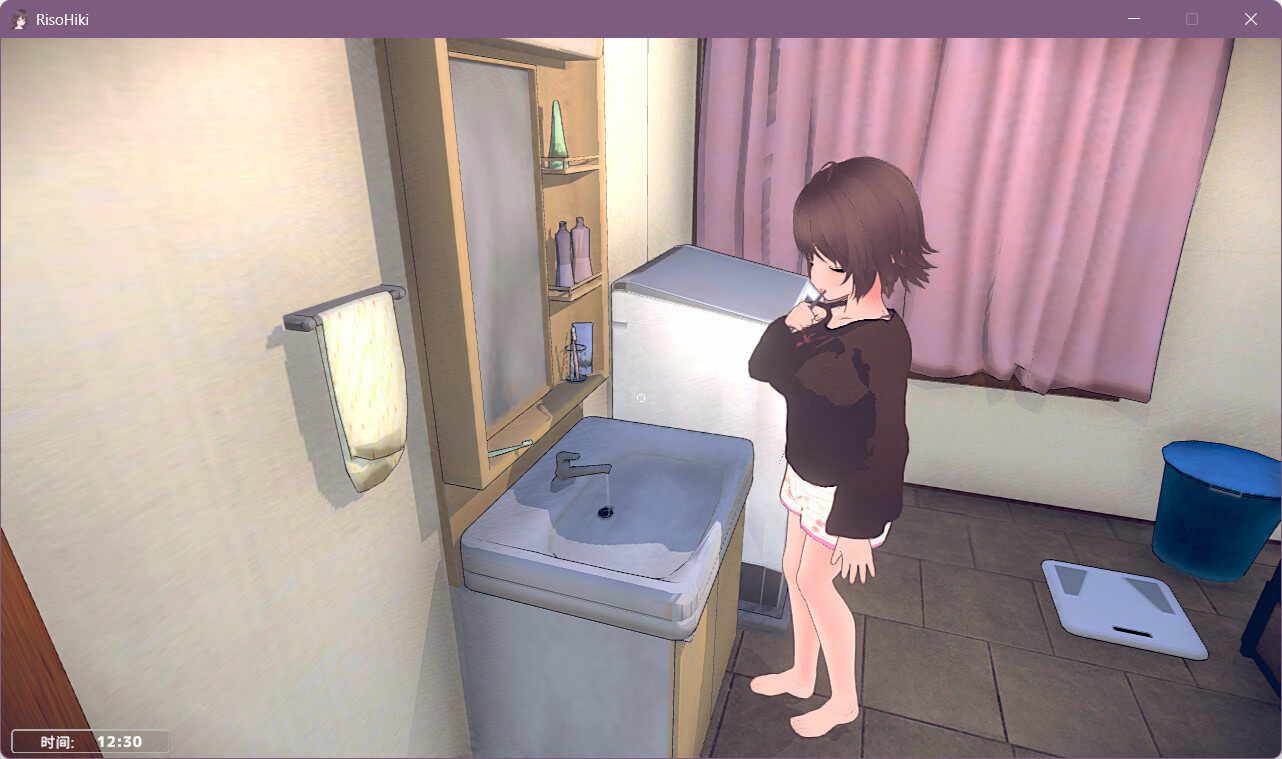Viewport: 1282px width, 759px height.
Task: Close the RisoHiki game window
Action: point(1250,19)
